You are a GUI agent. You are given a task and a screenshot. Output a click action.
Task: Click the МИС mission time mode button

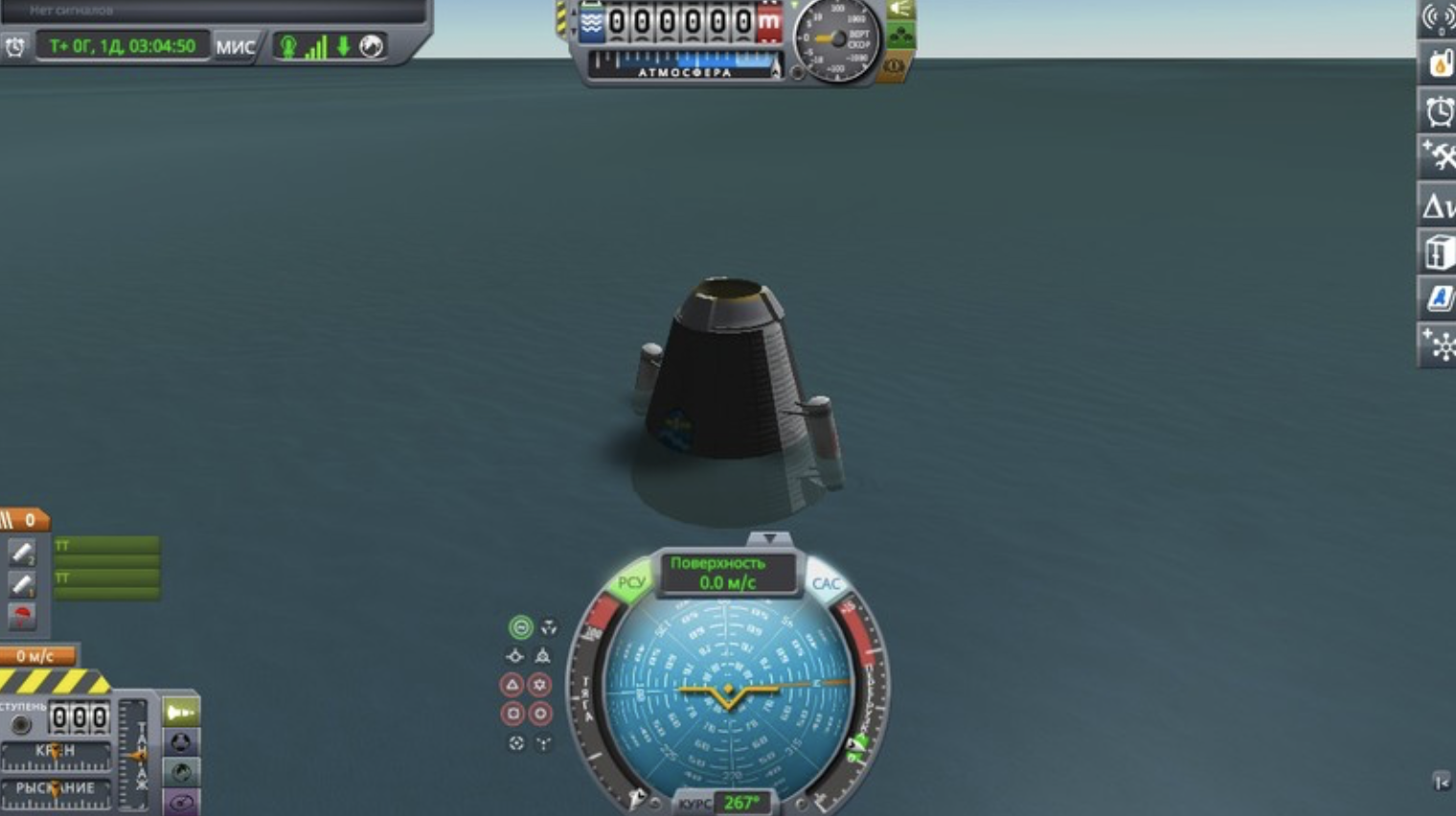[x=235, y=46]
